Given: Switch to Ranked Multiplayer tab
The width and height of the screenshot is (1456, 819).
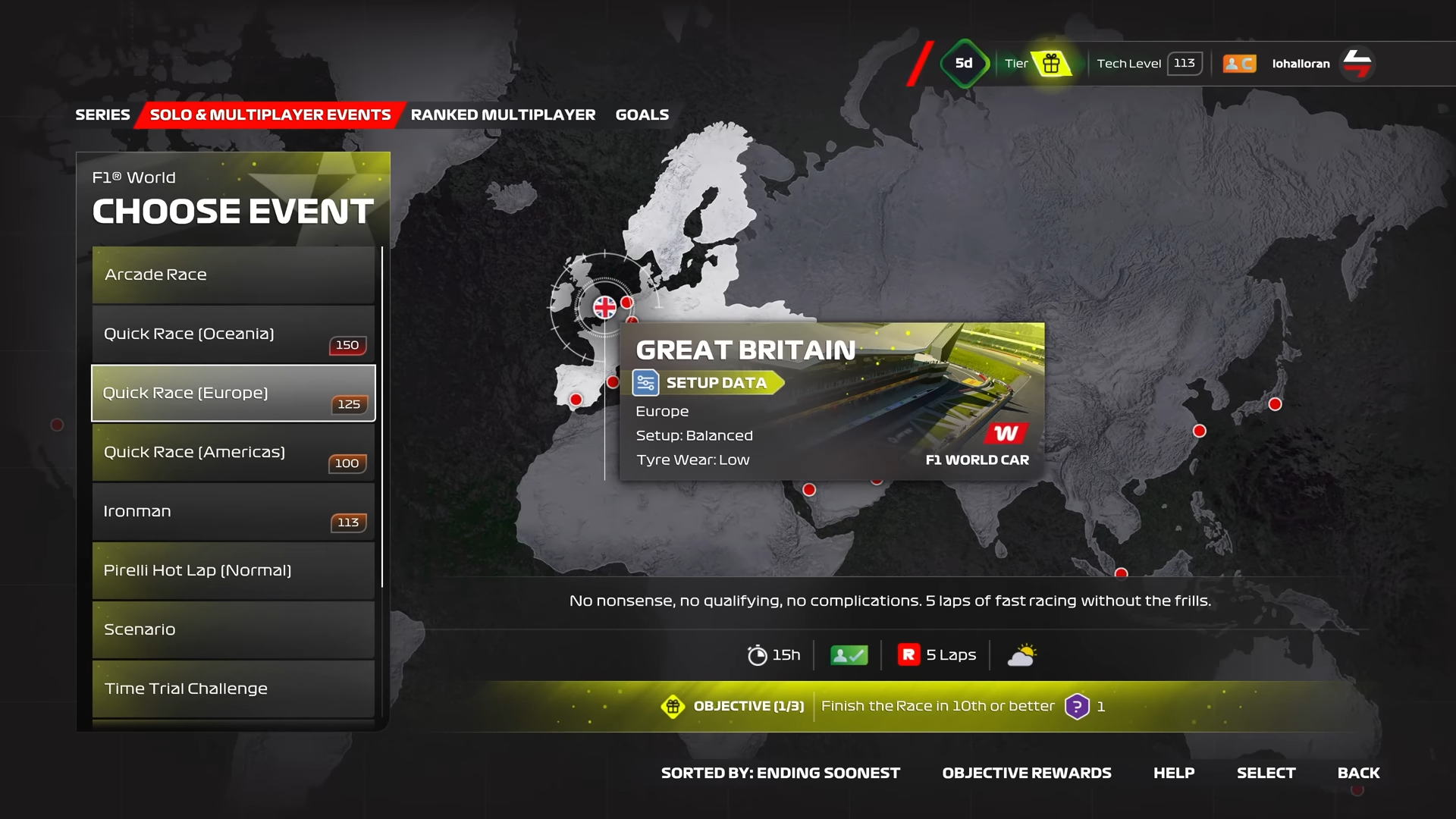Looking at the screenshot, I should tap(503, 115).
